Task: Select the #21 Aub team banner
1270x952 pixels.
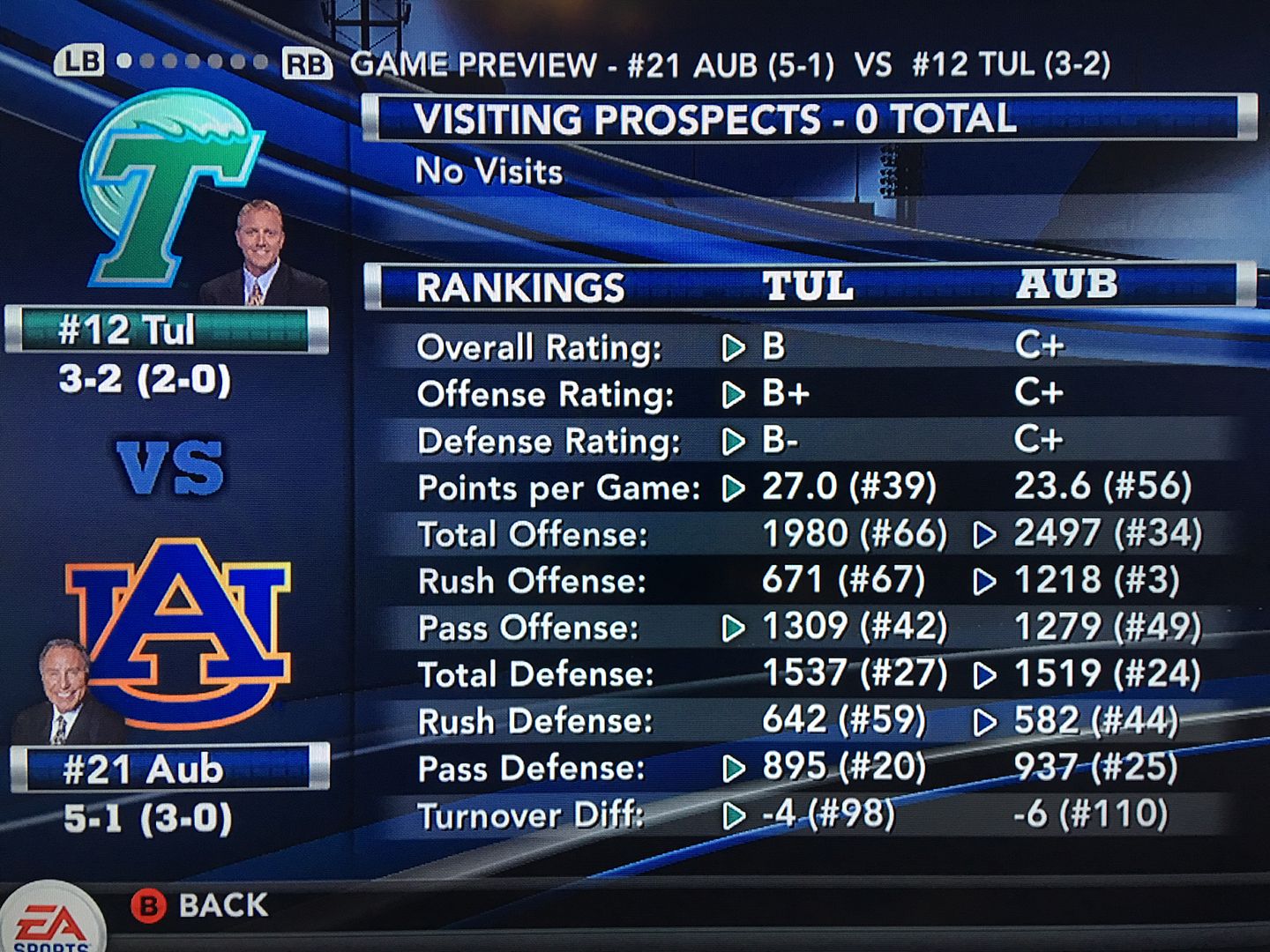Action: [169, 770]
